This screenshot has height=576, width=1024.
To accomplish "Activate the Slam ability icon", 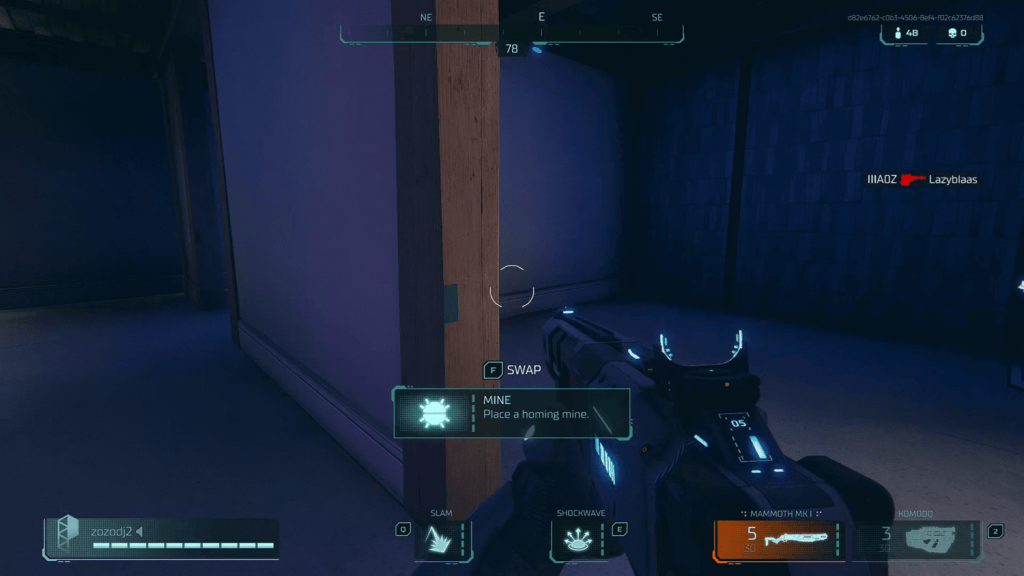I will [x=441, y=540].
